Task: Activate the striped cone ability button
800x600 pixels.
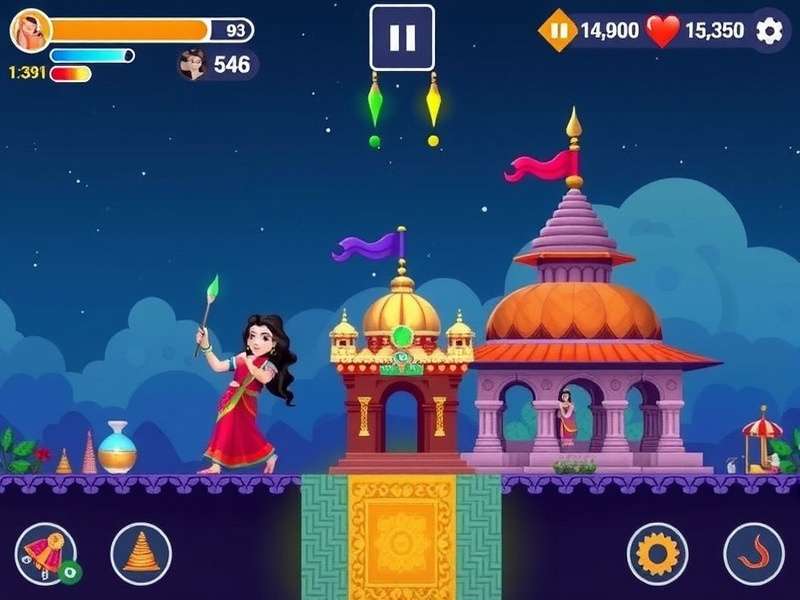Action: [141, 553]
